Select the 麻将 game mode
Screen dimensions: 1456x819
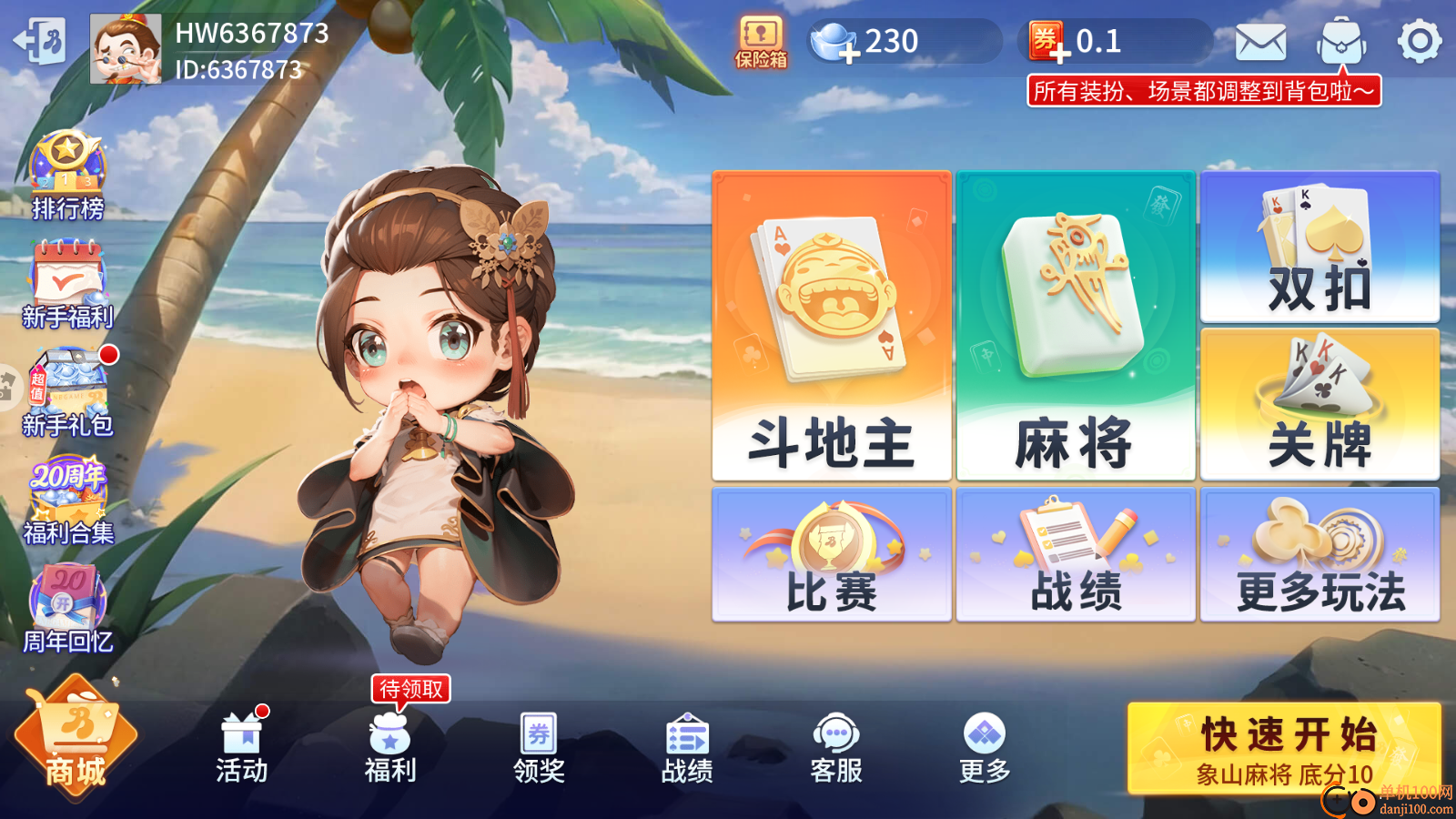click(x=1075, y=323)
